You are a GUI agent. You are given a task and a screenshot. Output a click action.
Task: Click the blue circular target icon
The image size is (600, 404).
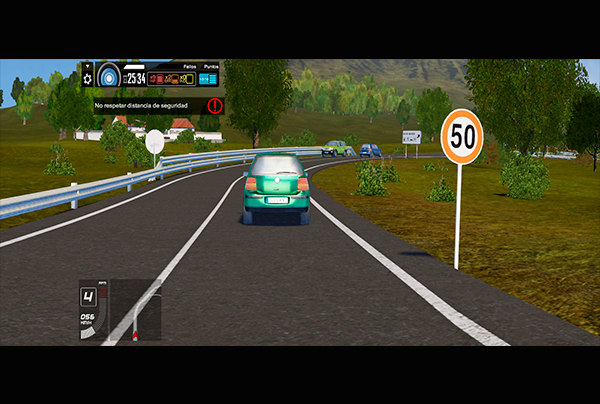108,76
